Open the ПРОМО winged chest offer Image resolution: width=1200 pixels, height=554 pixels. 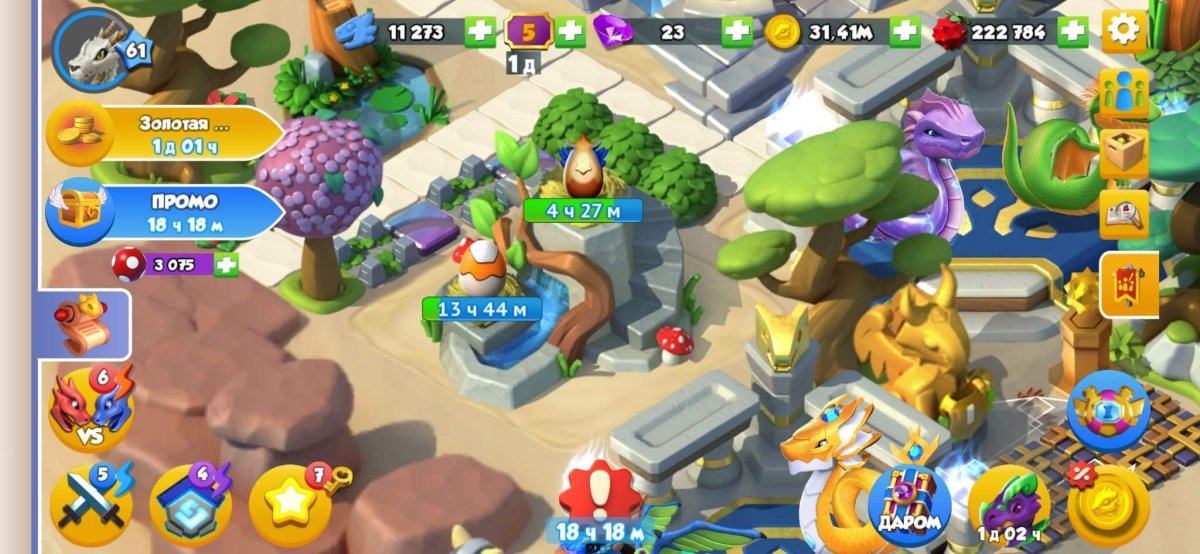[x=165, y=211]
